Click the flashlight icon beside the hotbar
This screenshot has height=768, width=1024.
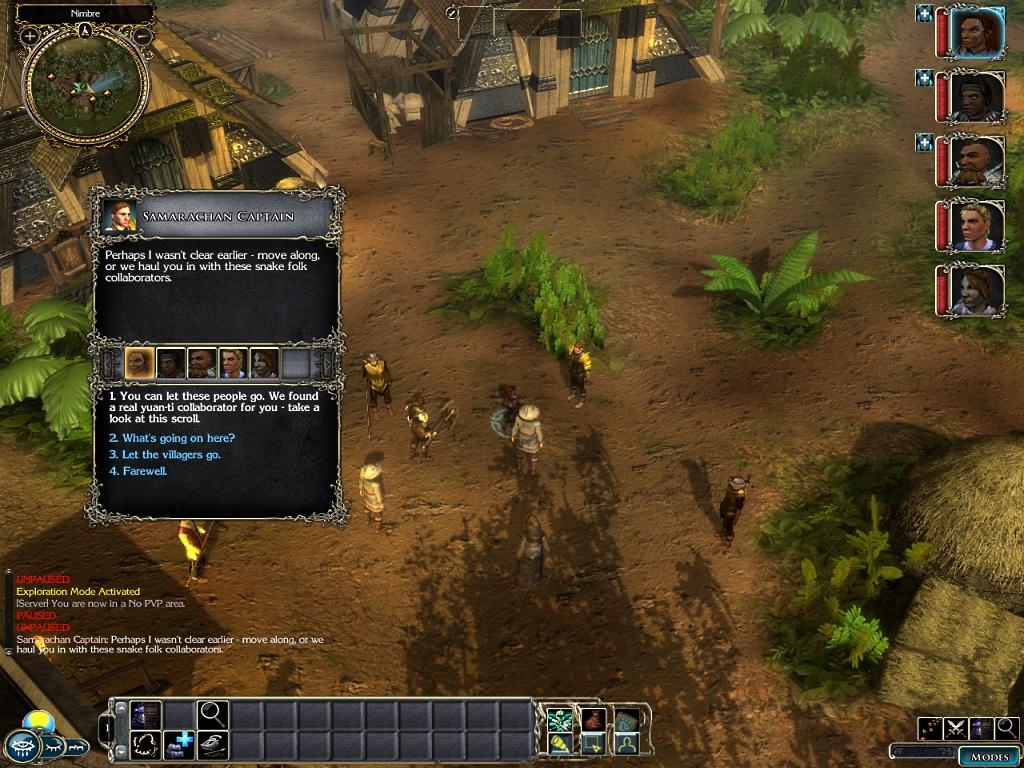click(x=560, y=744)
